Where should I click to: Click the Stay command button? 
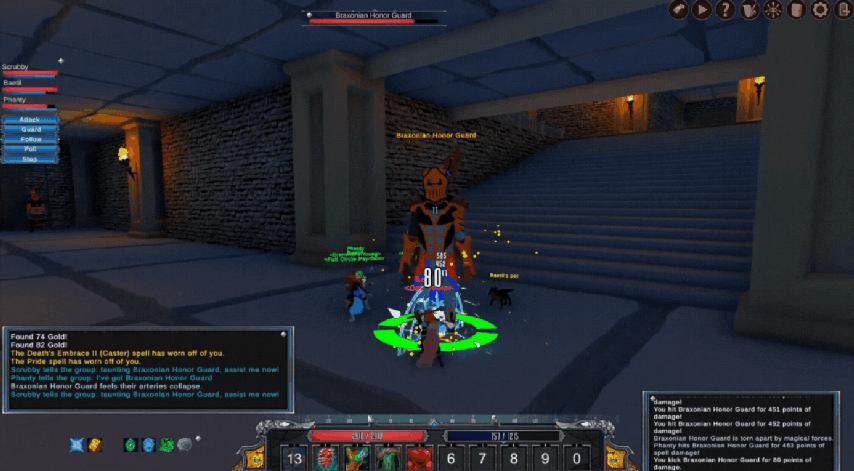(30, 159)
